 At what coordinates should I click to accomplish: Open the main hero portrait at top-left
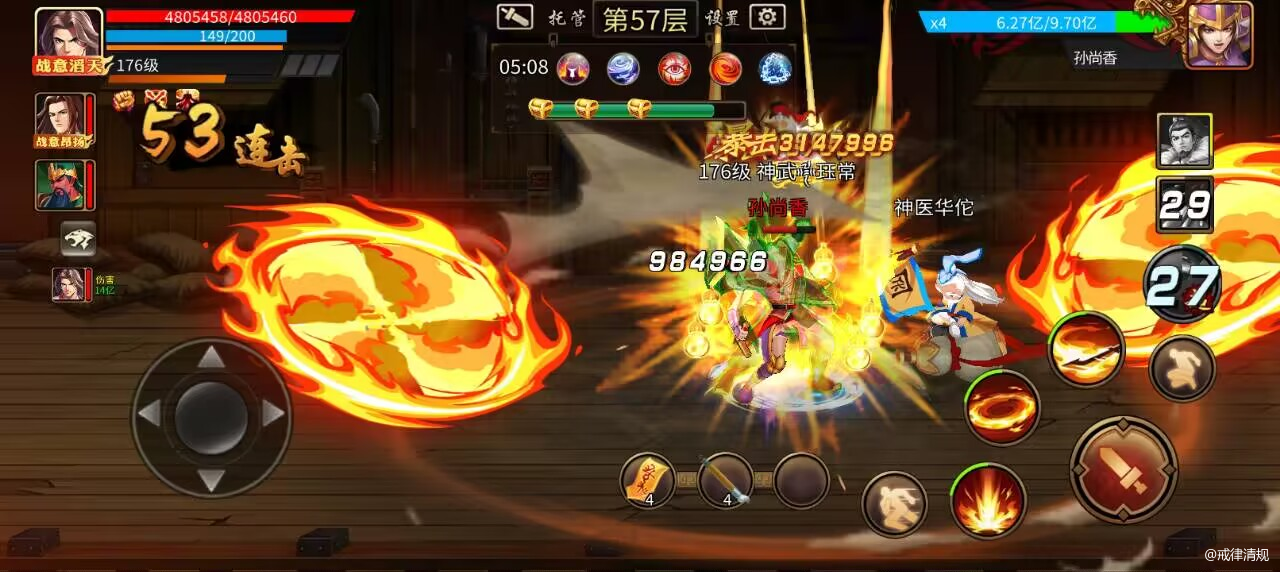pyautogui.click(x=69, y=38)
